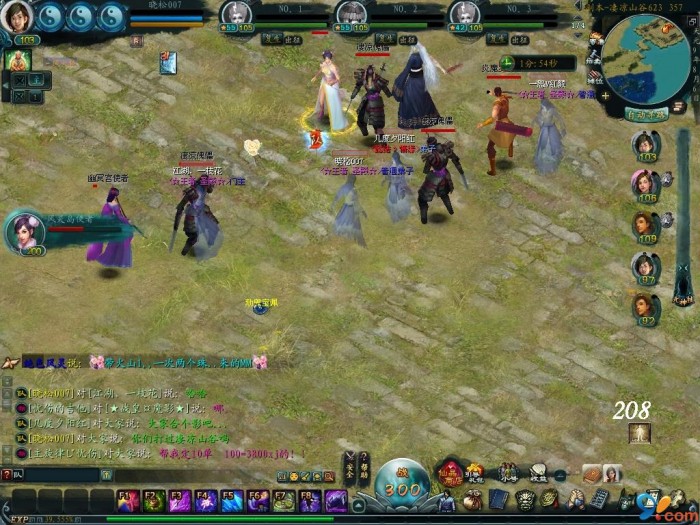Select the level 103 teammate portrait on the right
Image resolution: width=700 pixels, height=525 pixels.
pyautogui.click(x=646, y=147)
